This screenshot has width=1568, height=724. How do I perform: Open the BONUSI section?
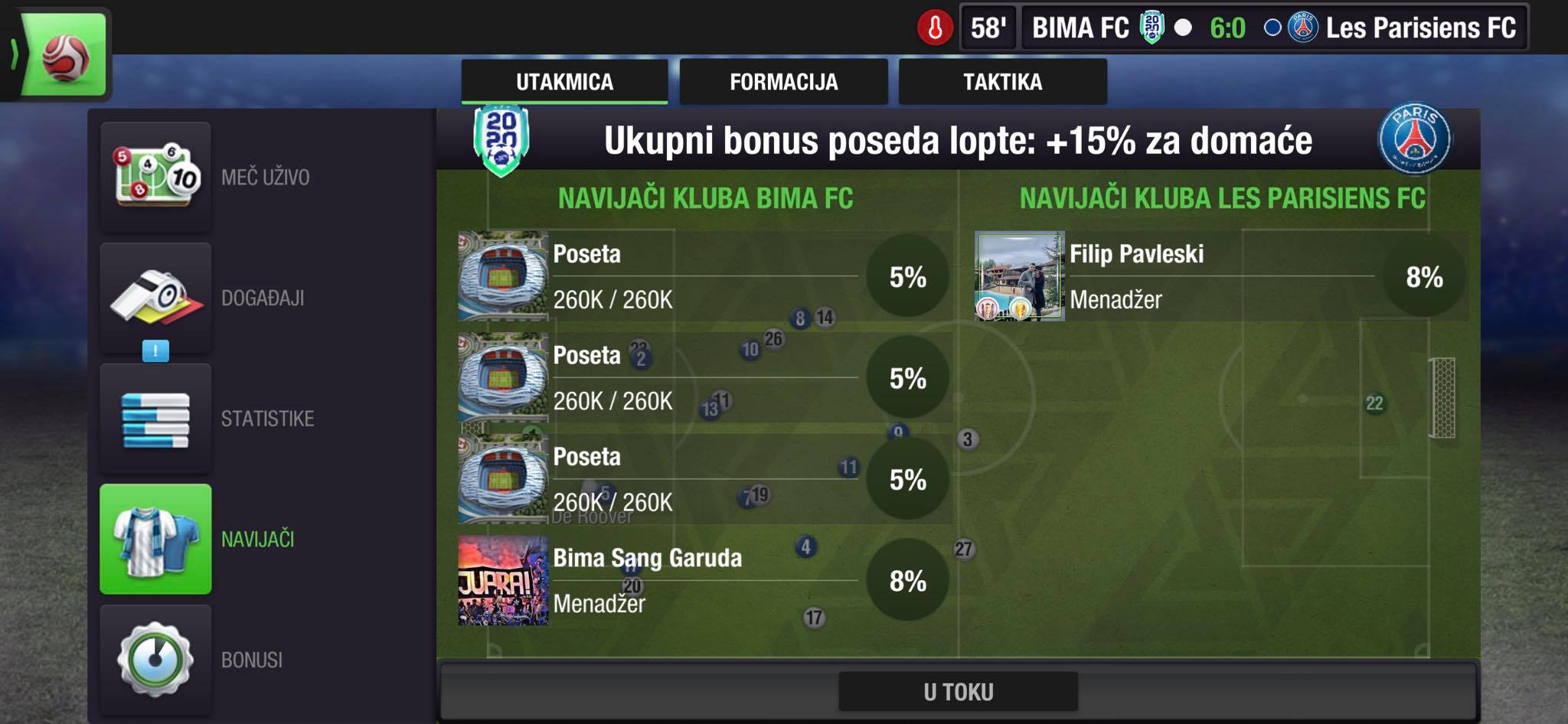[x=156, y=659]
